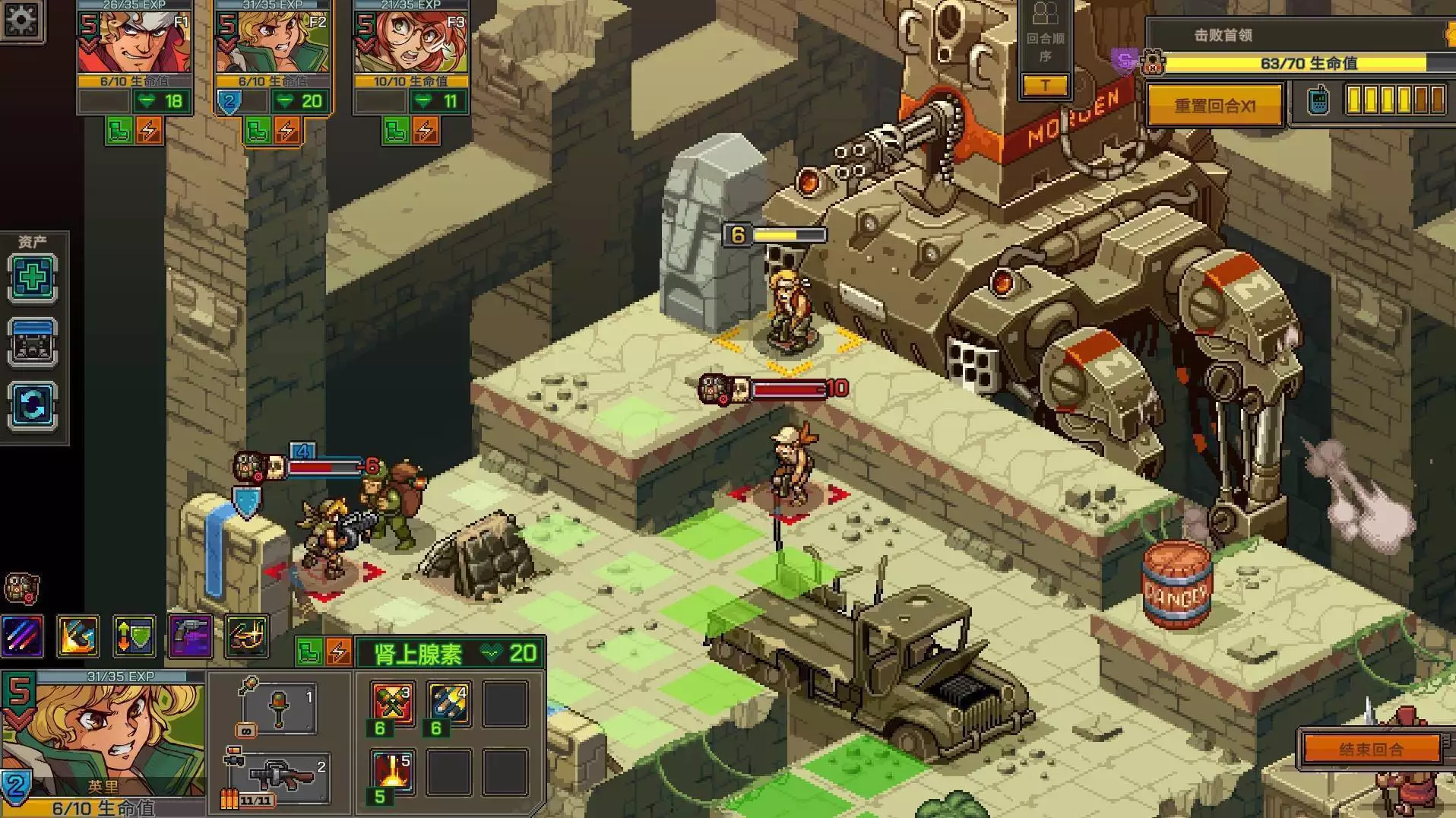Viewport: 1456px width, 818px height.
Task: Activate the missile barrage skill 4
Action: 448,702
